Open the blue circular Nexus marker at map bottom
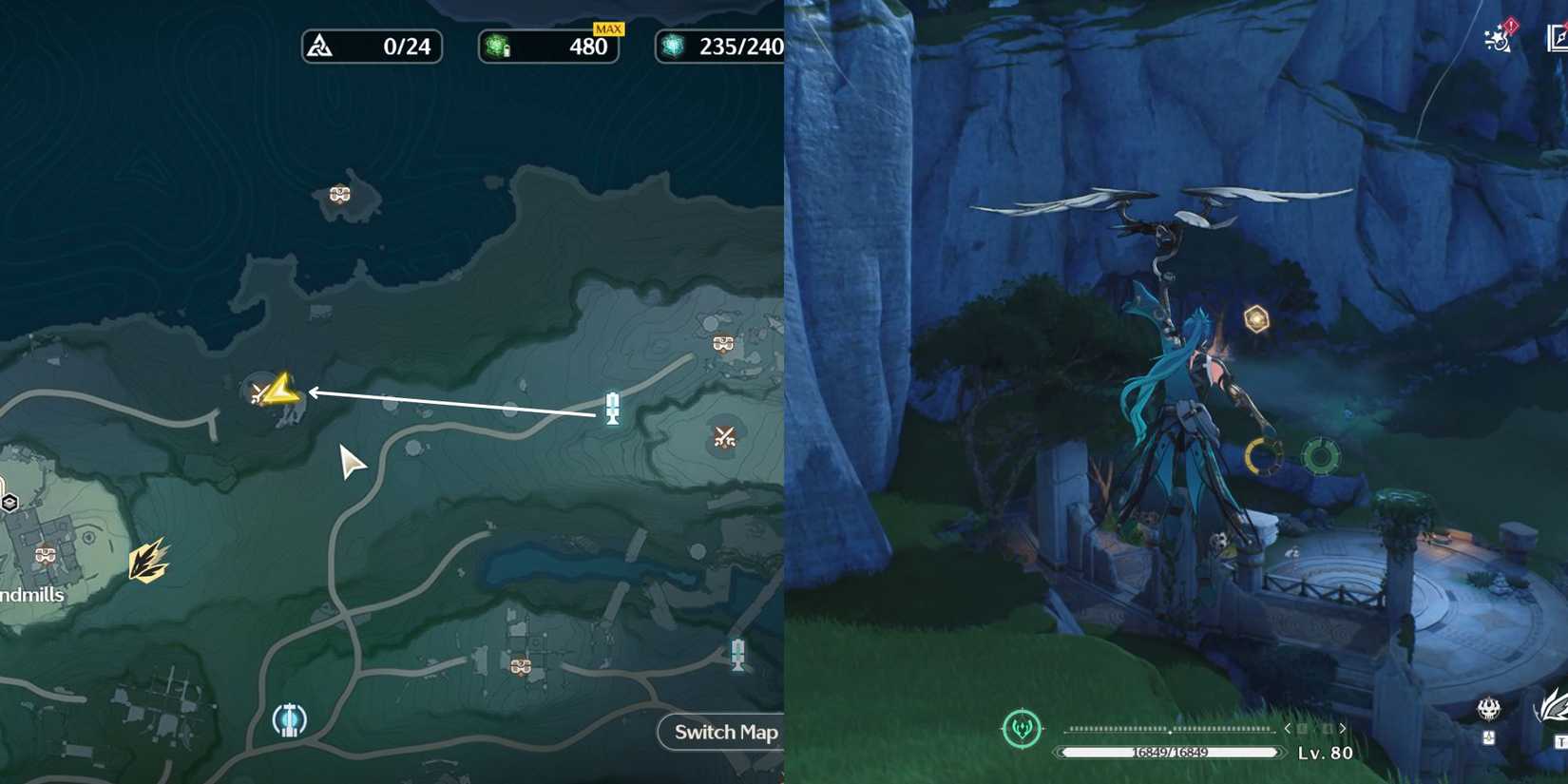This screenshot has width=1568, height=784. pos(288,722)
